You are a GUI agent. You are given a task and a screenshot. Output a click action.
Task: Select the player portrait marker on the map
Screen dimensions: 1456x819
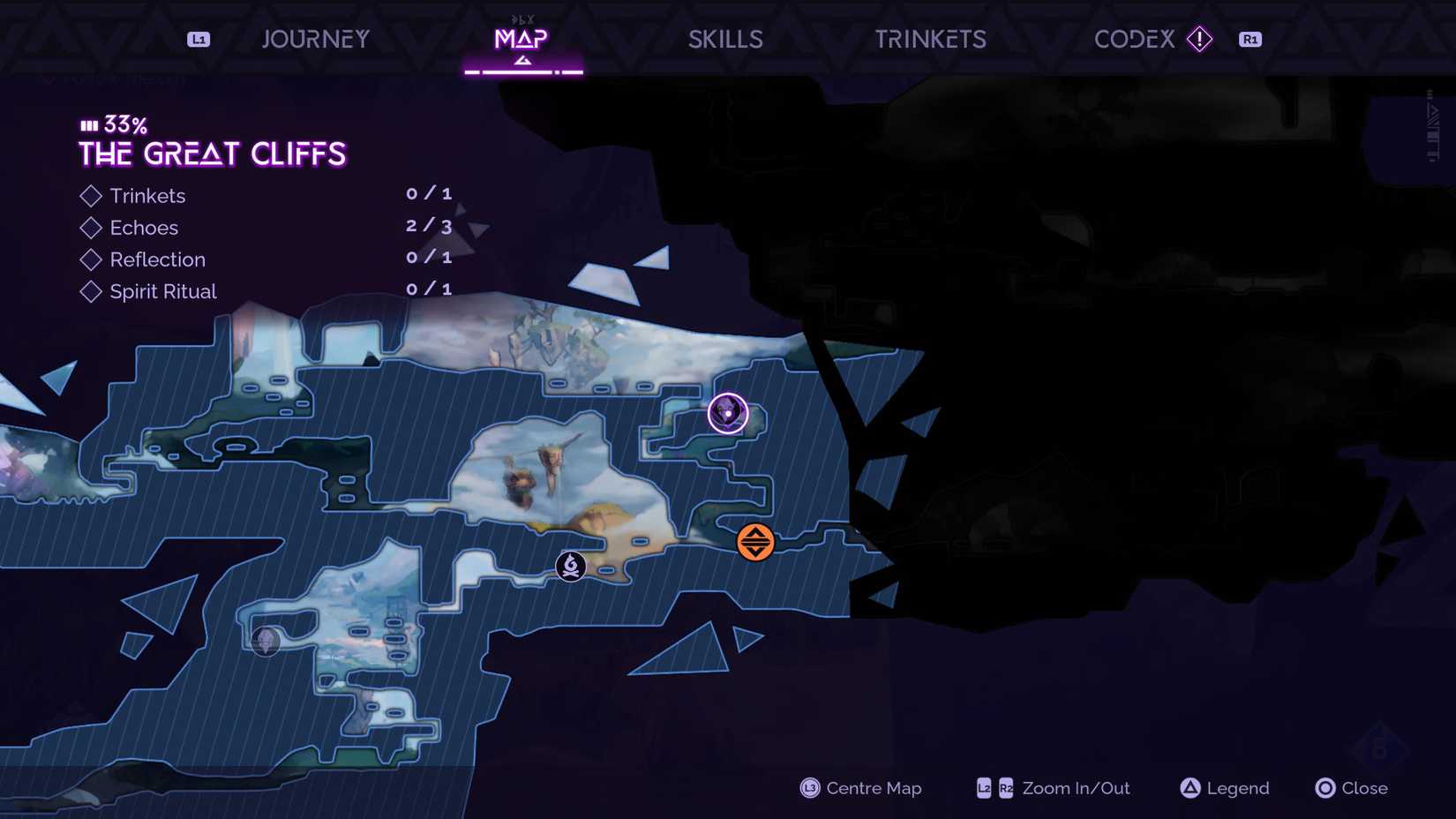[x=727, y=411]
